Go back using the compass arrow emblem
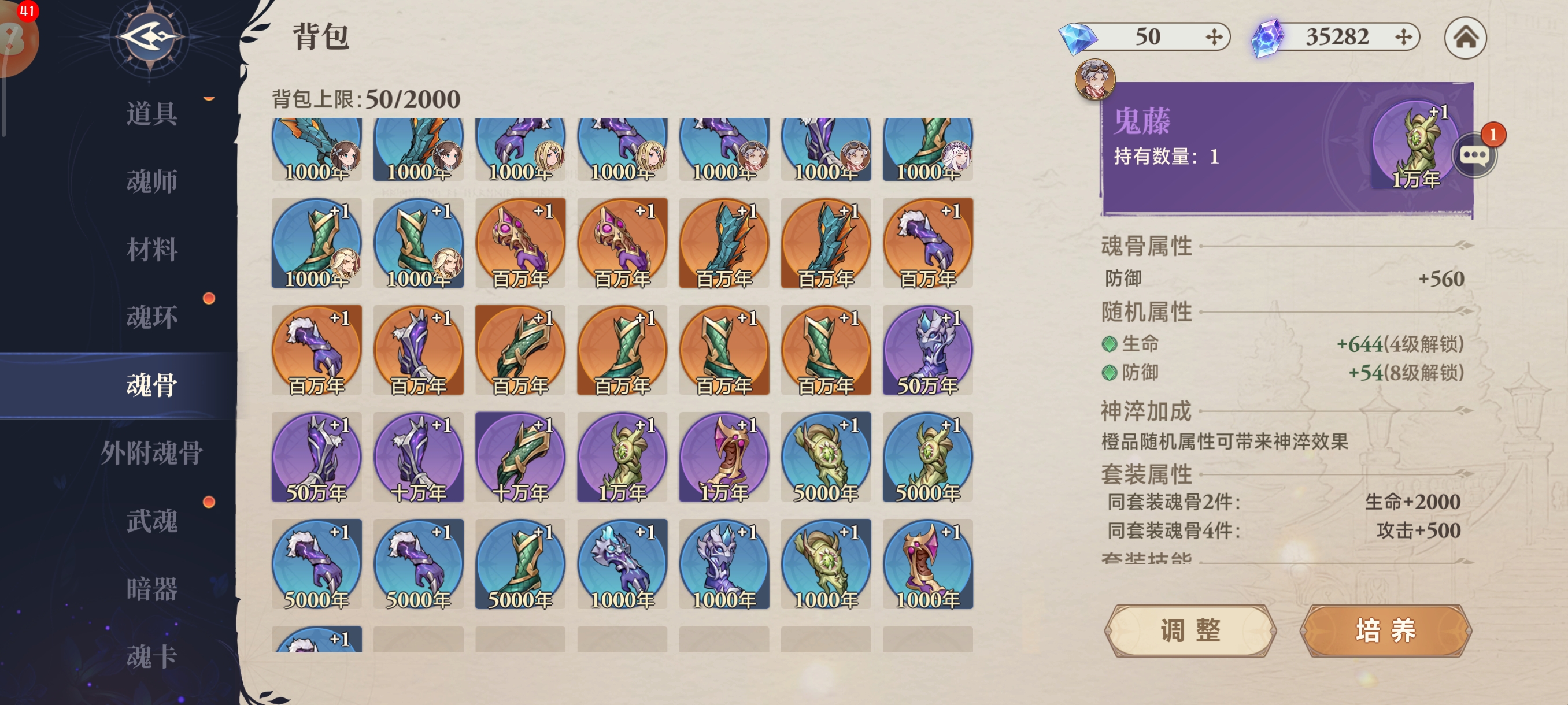 click(150, 38)
